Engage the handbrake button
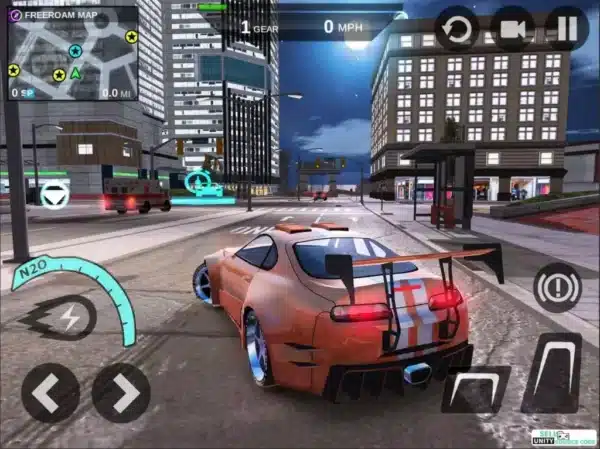Screen dimensions: 600x449 point(557,288)
